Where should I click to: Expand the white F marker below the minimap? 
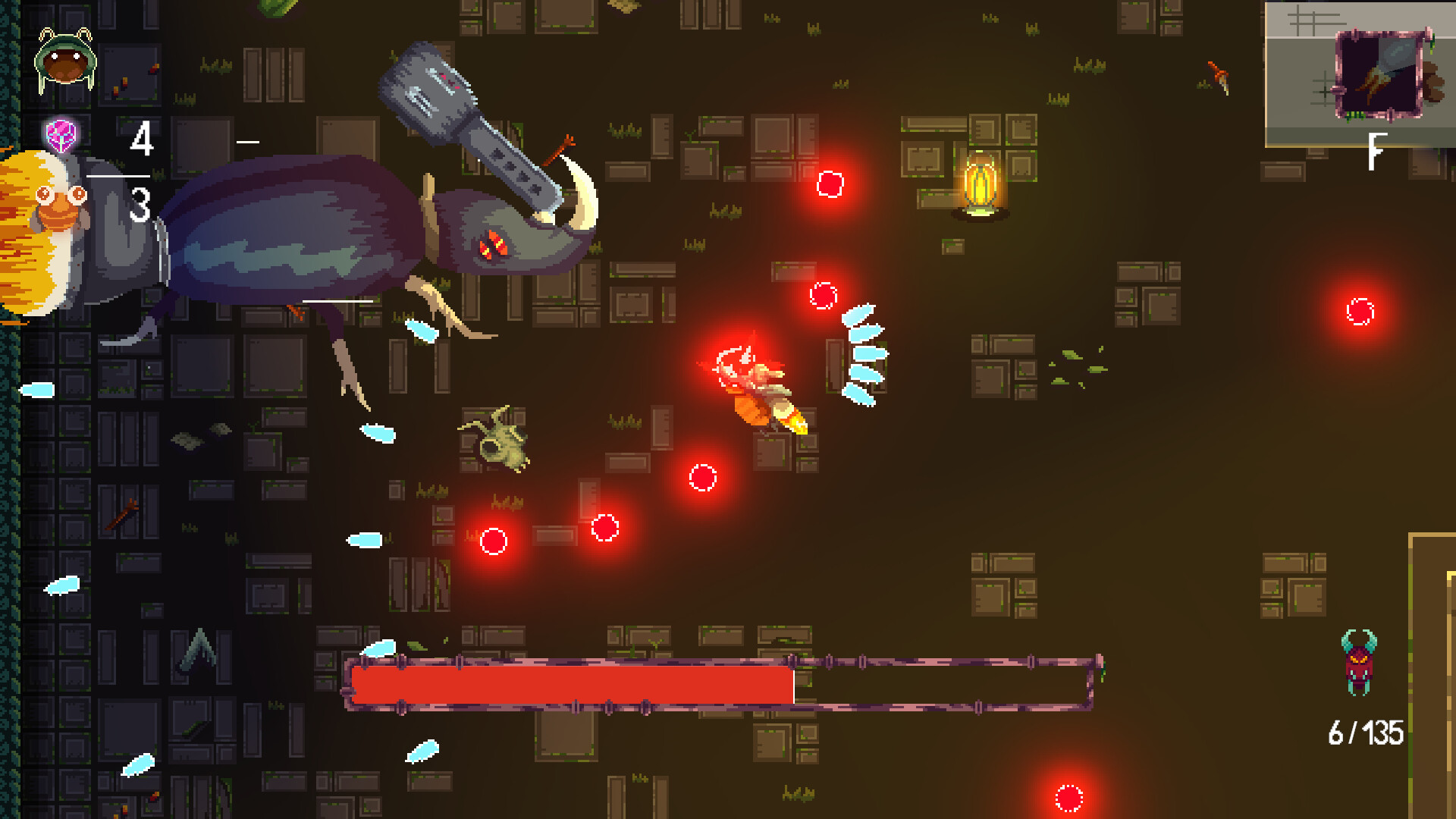pyautogui.click(x=1374, y=148)
